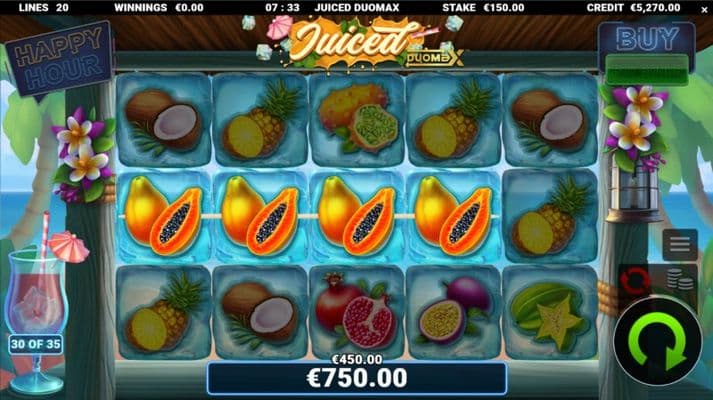Open the hamburger menu

click(680, 244)
